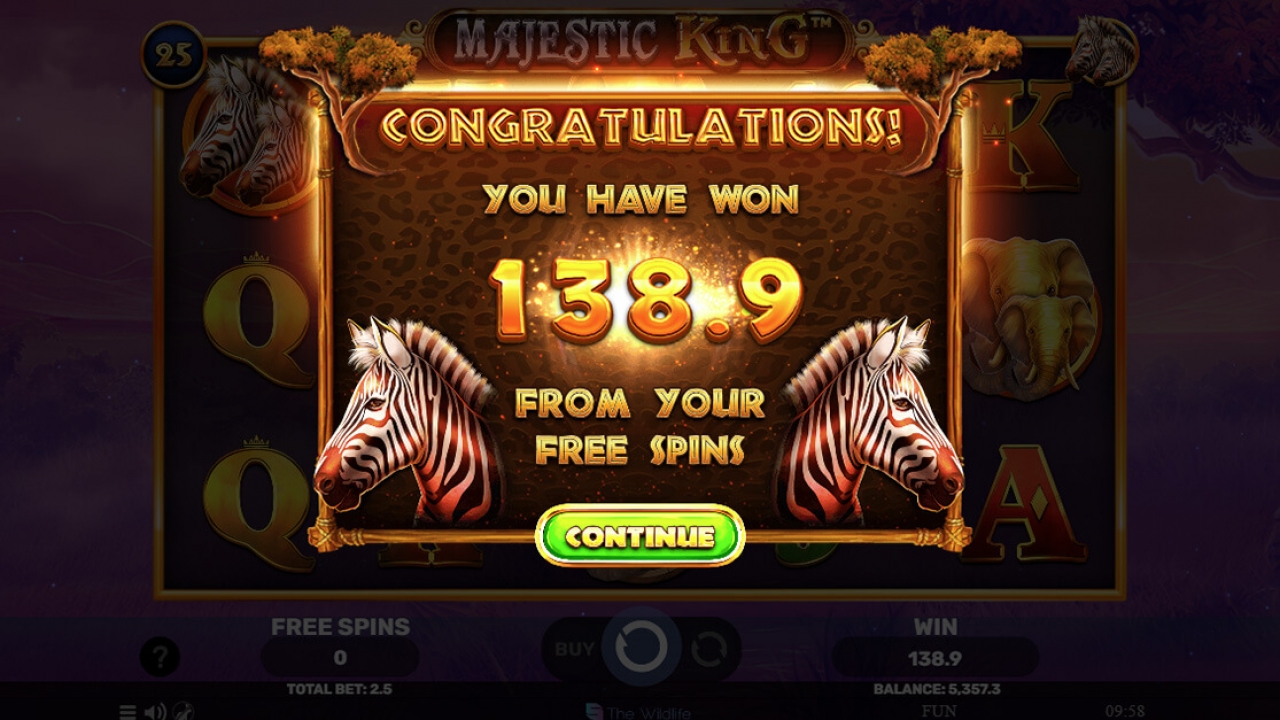
Task: Start a spin with the circular spin icon
Action: [x=640, y=648]
